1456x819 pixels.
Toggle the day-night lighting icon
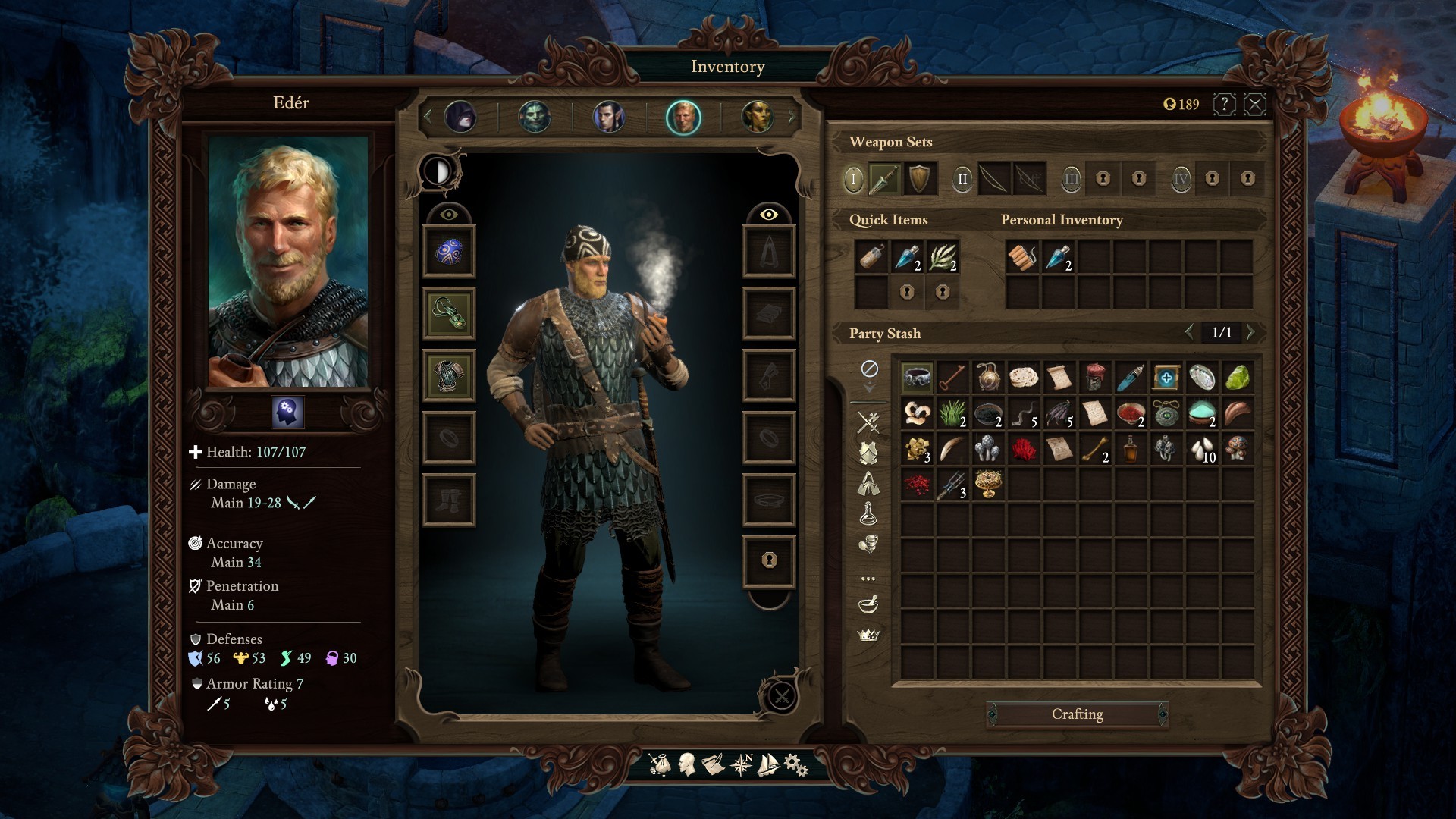pos(438,171)
